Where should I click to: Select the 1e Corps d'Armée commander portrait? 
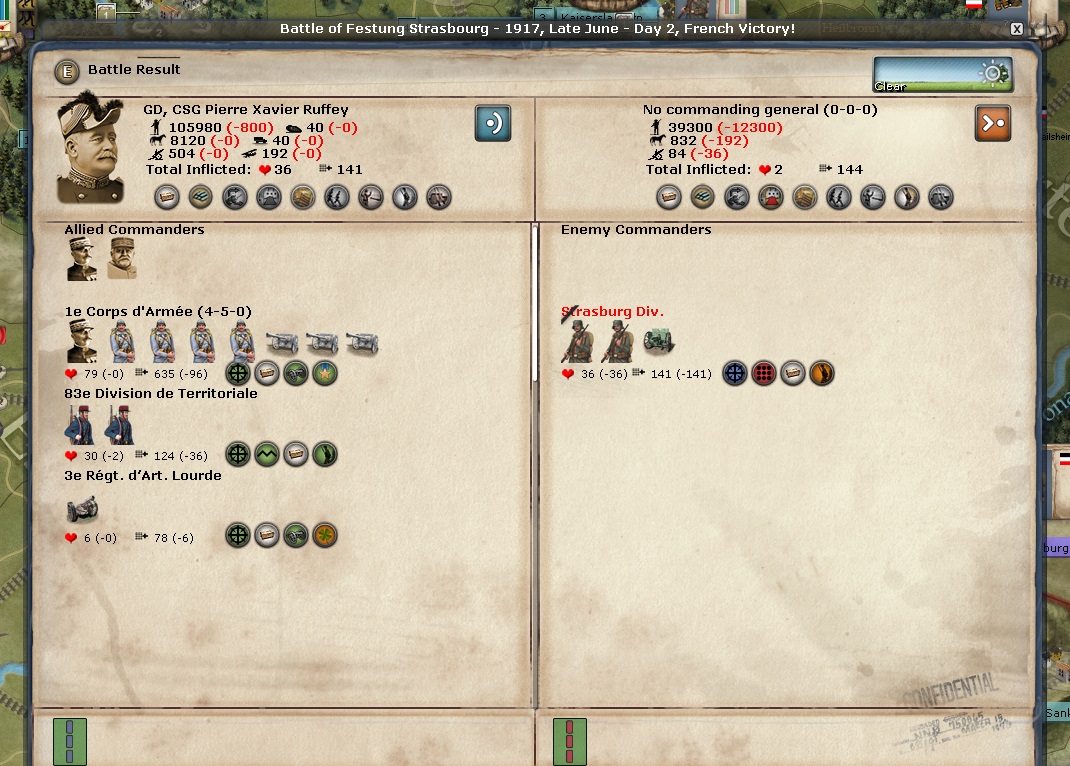coord(81,342)
